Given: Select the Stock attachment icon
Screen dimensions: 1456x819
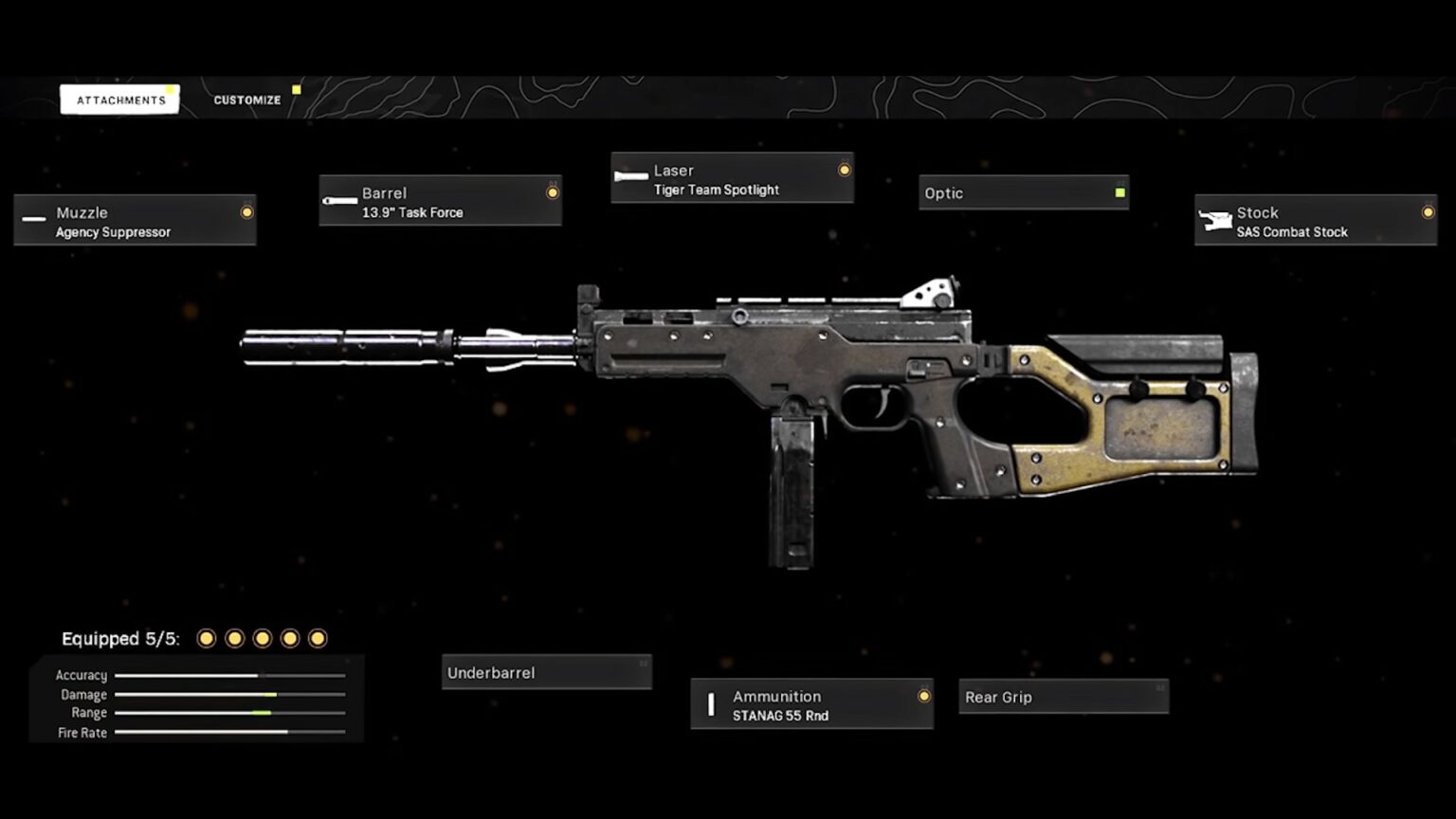Looking at the screenshot, I should click(x=1216, y=218).
